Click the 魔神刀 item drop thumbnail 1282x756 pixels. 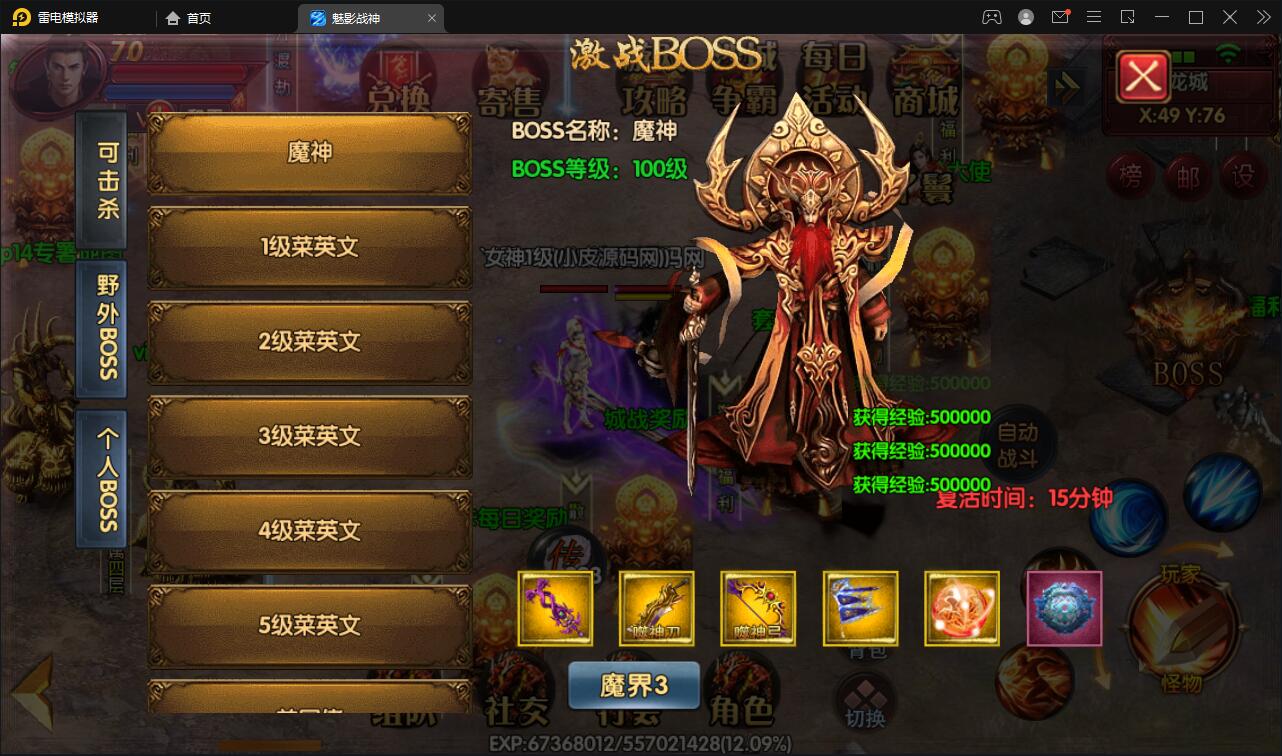pos(656,608)
